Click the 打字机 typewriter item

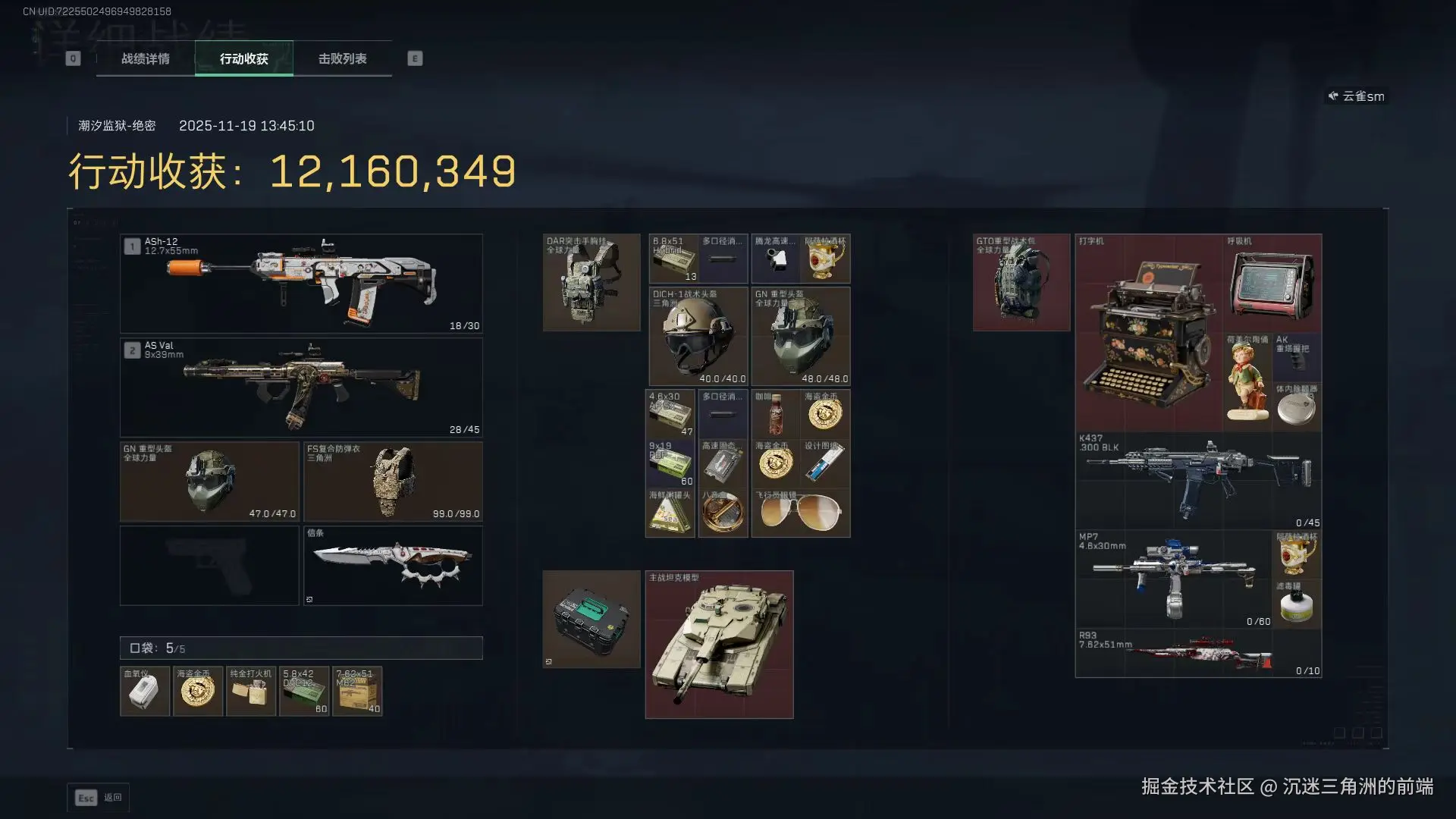(x=1148, y=334)
